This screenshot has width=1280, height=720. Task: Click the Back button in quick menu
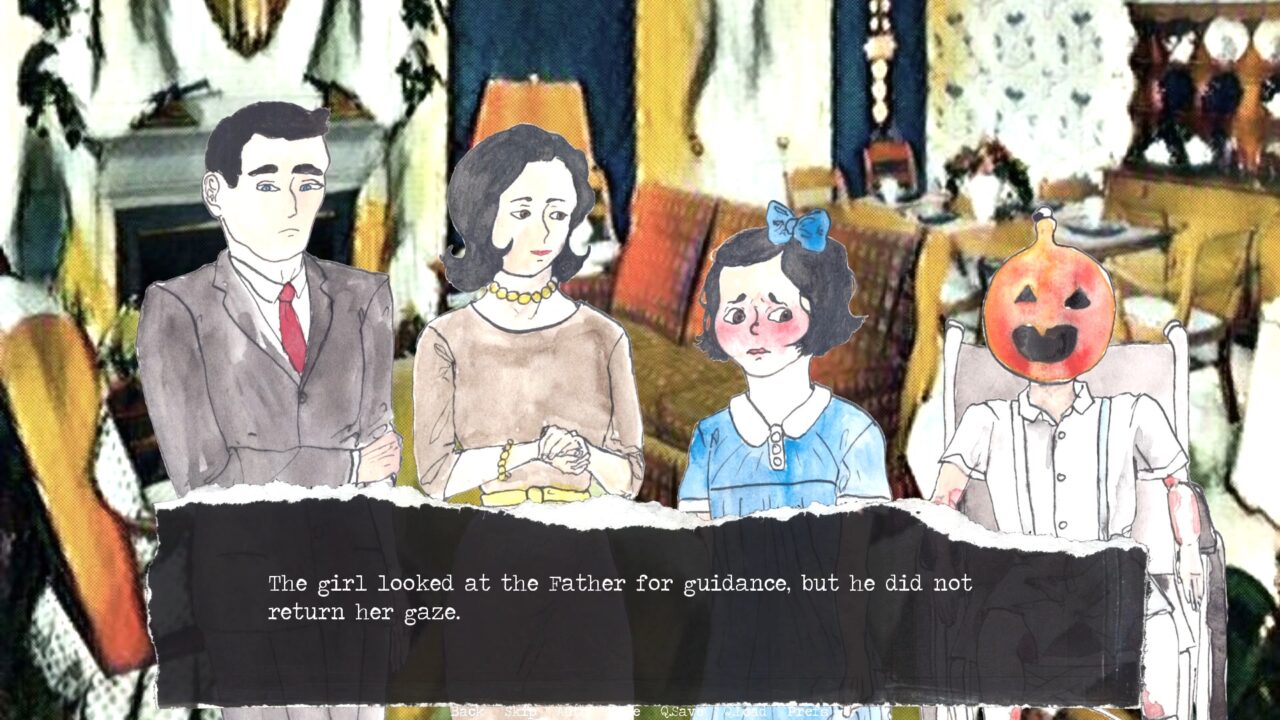click(x=467, y=712)
